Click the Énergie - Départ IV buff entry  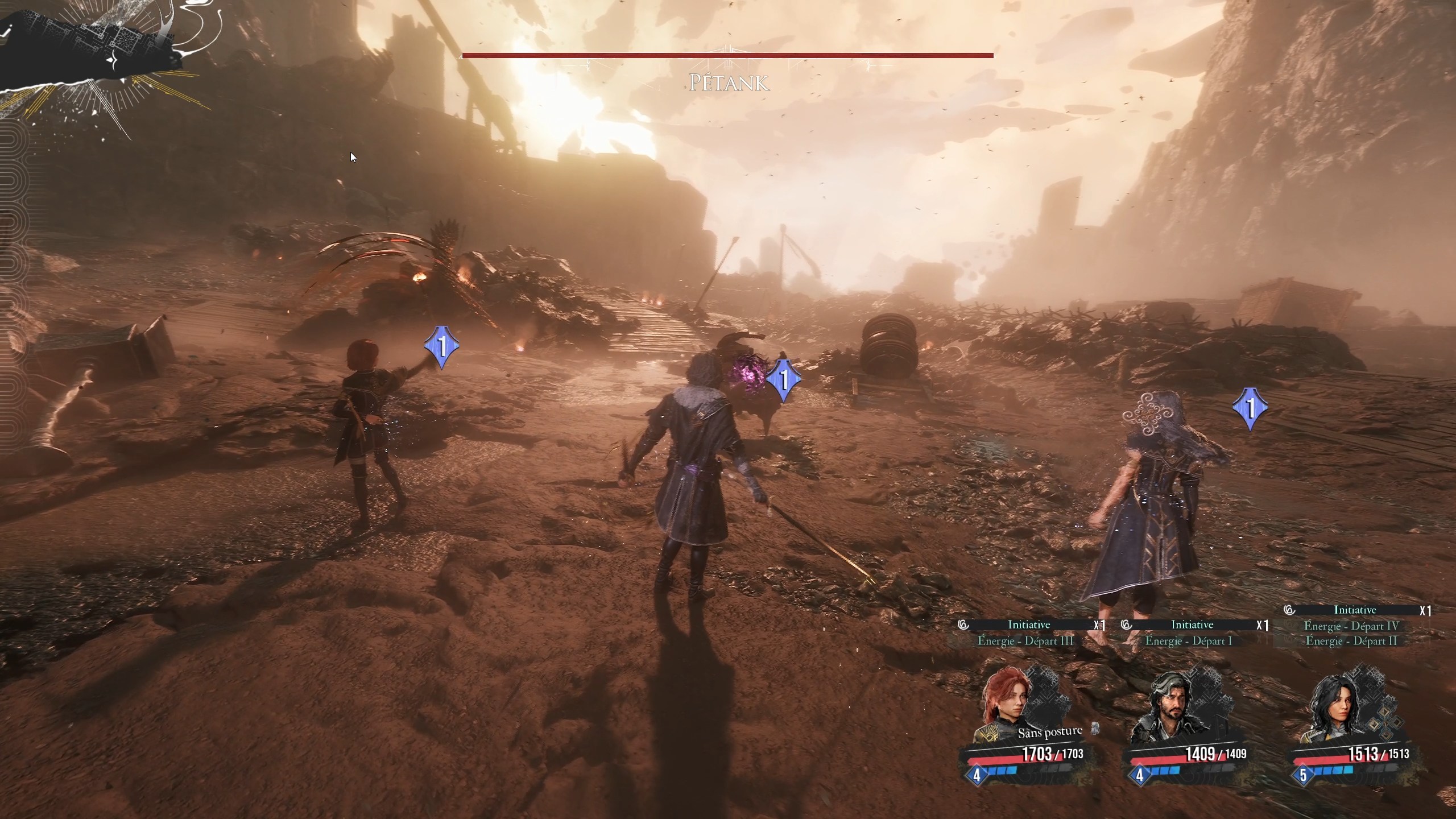click(x=1351, y=626)
